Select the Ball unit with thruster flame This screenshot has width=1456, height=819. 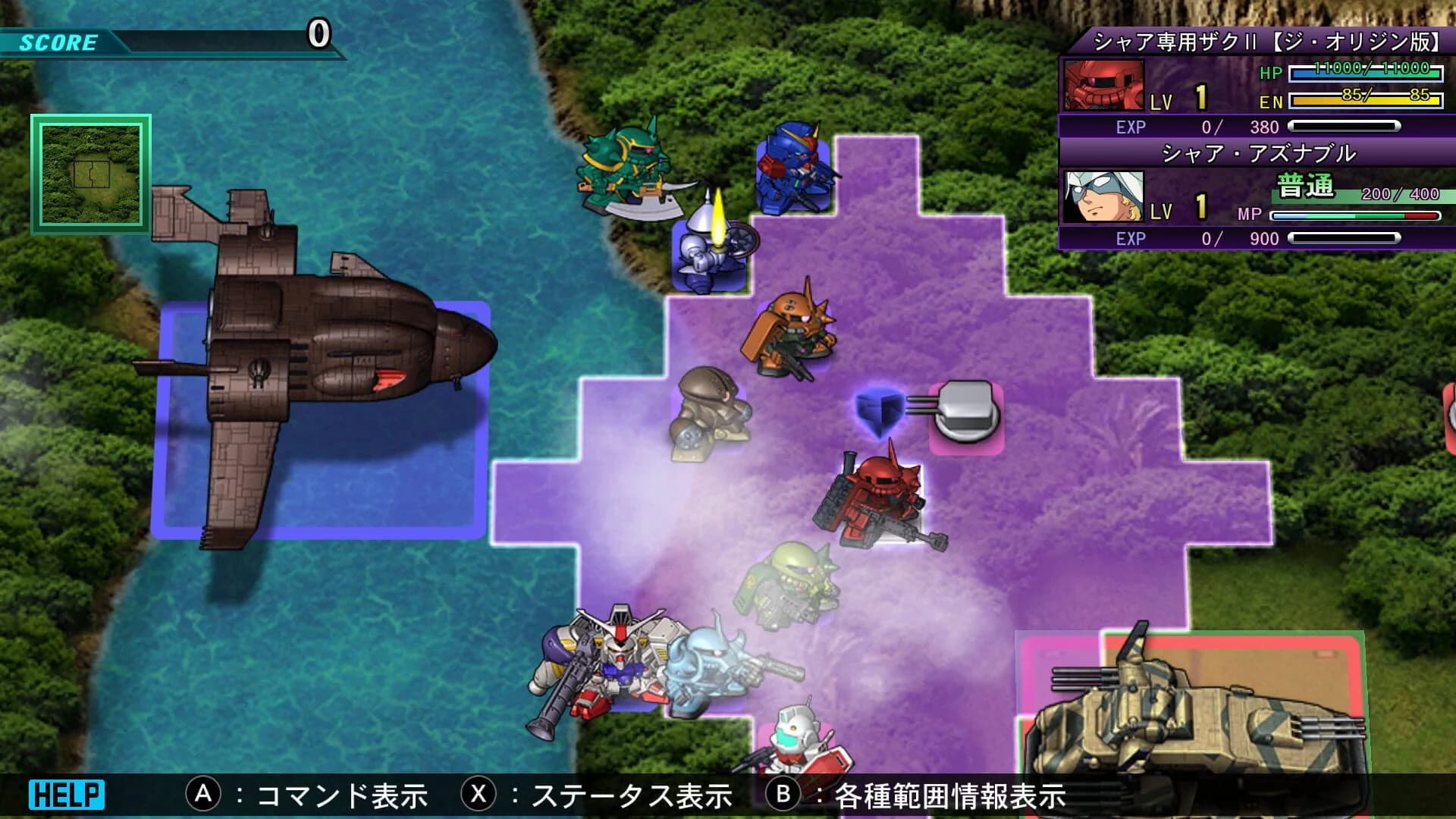tap(709, 243)
